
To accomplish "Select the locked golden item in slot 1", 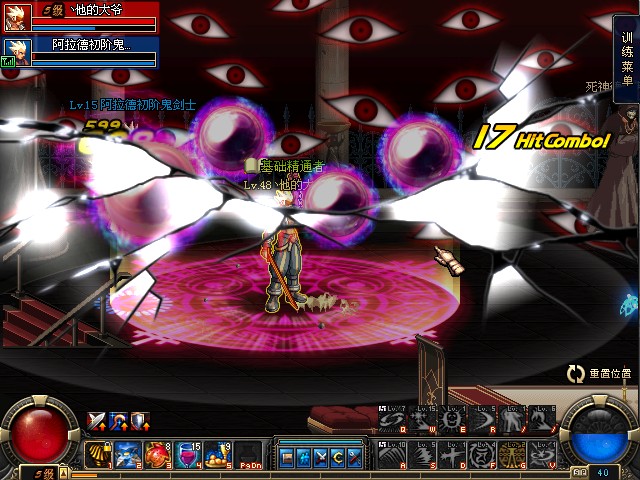I will pyautogui.click(x=98, y=453).
